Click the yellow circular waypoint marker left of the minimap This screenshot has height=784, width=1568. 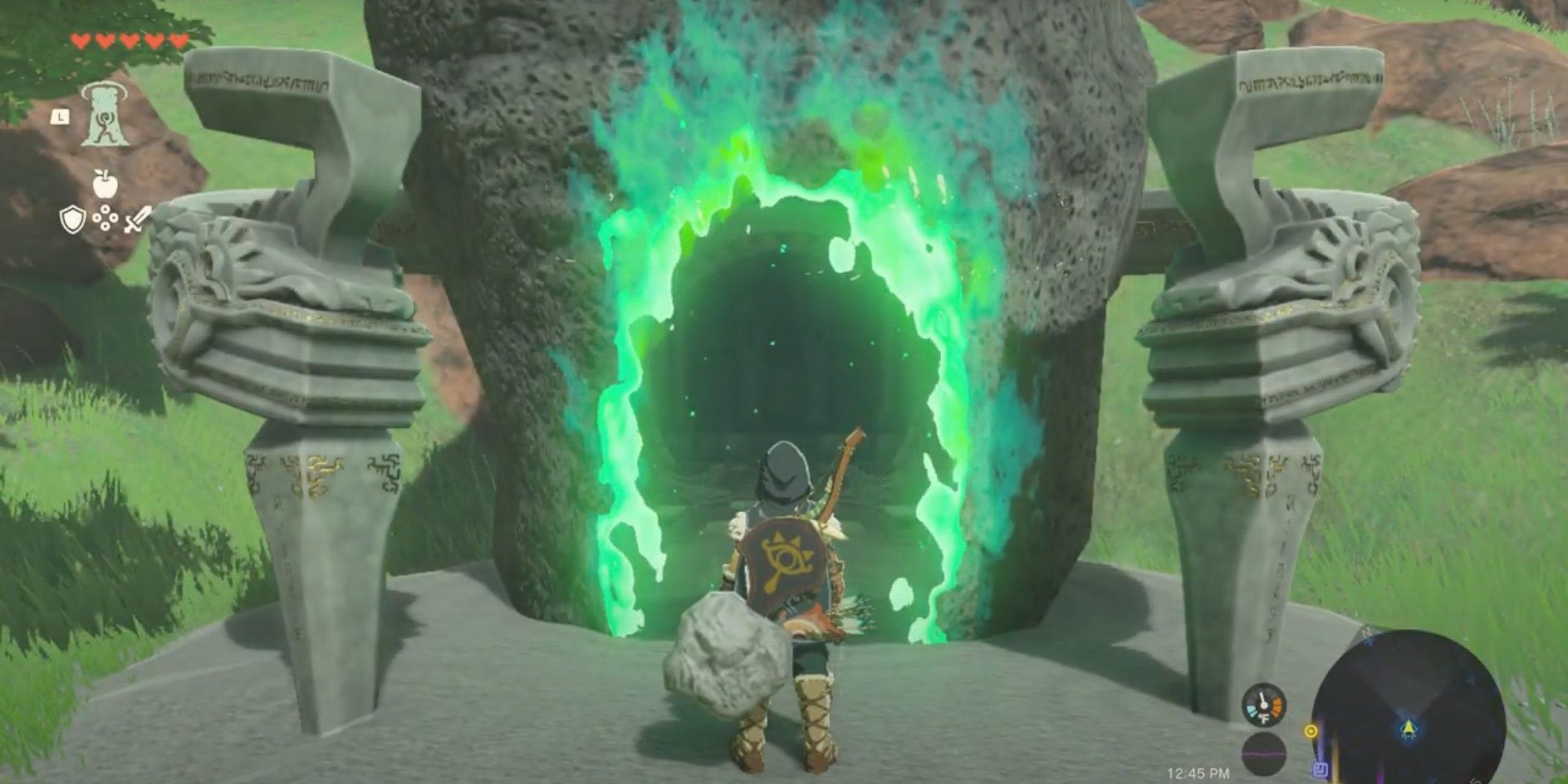[x=1311, y=731]
